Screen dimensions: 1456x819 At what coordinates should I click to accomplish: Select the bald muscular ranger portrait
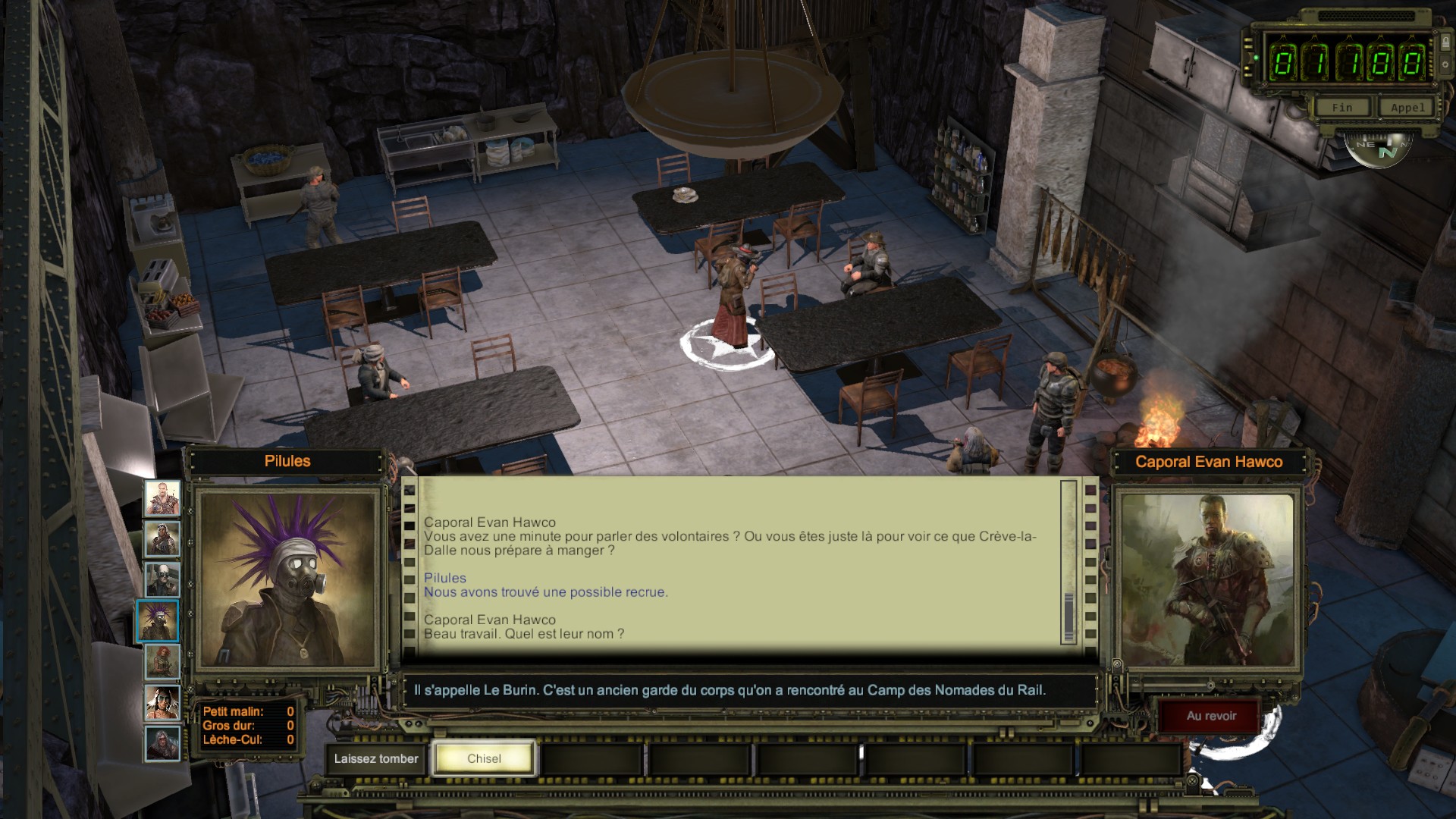(162, 498)
